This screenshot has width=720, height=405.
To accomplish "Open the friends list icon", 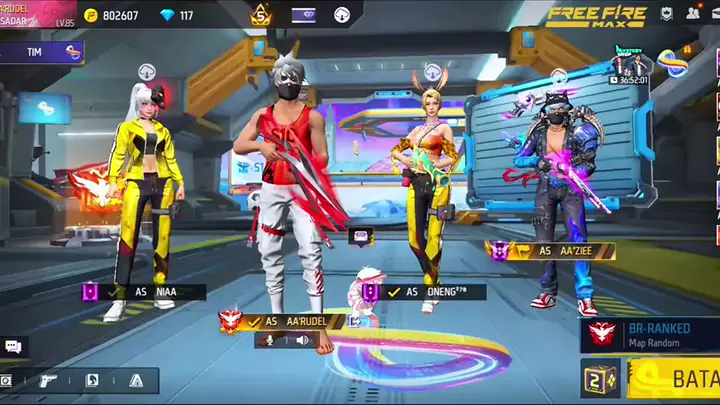I will pyautogui.click(x=693, y=14).
